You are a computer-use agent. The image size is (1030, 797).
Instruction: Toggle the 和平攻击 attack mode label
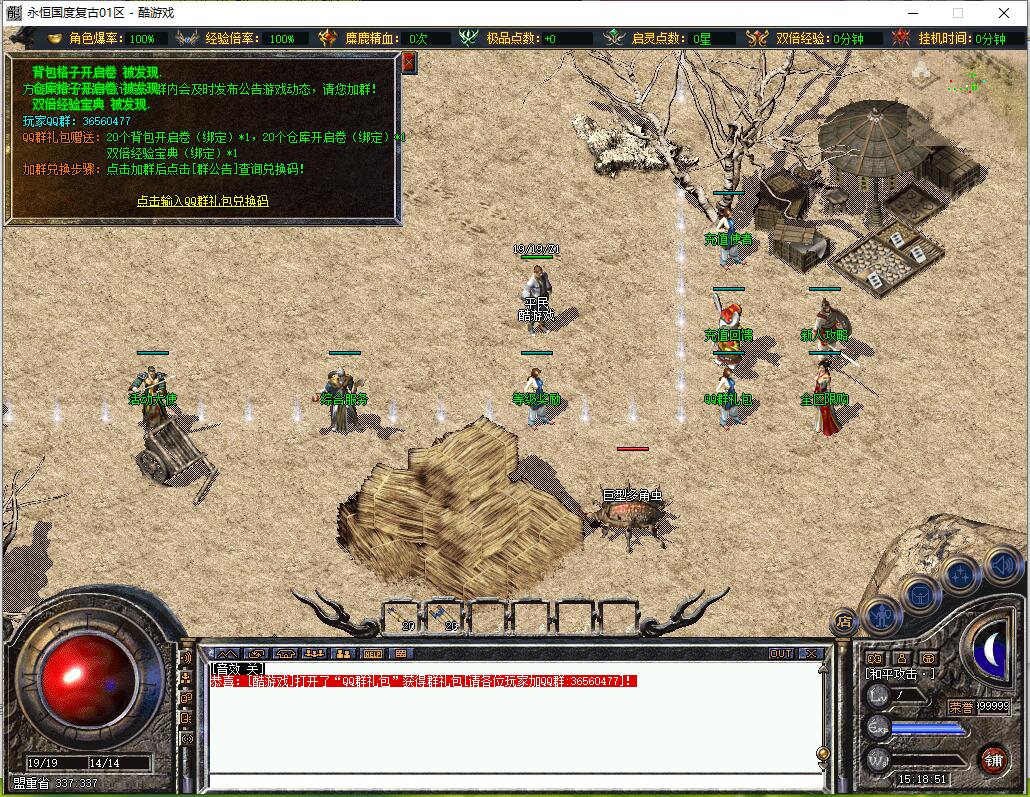point(899,673)
